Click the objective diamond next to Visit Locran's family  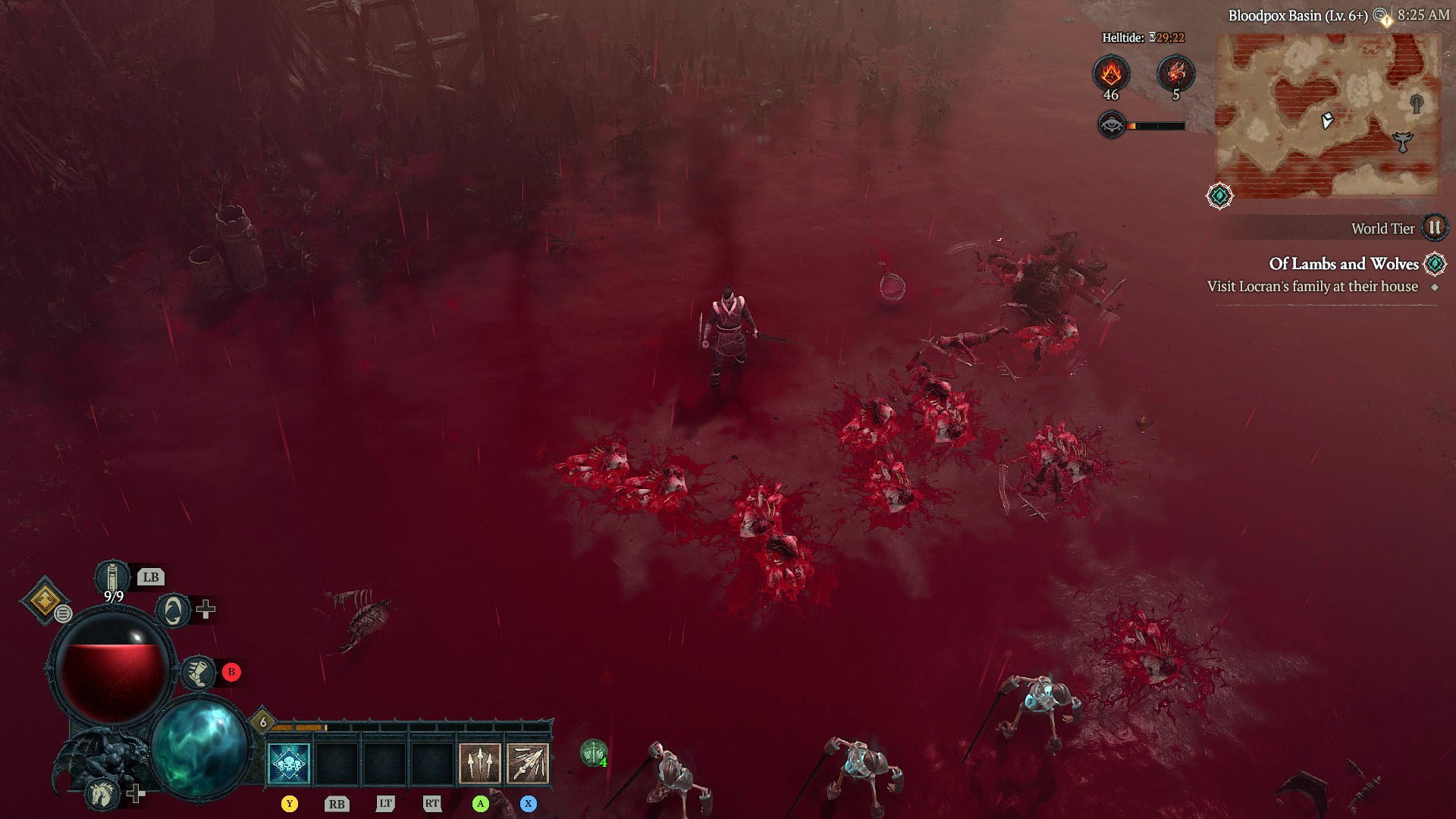point(1434,287)
